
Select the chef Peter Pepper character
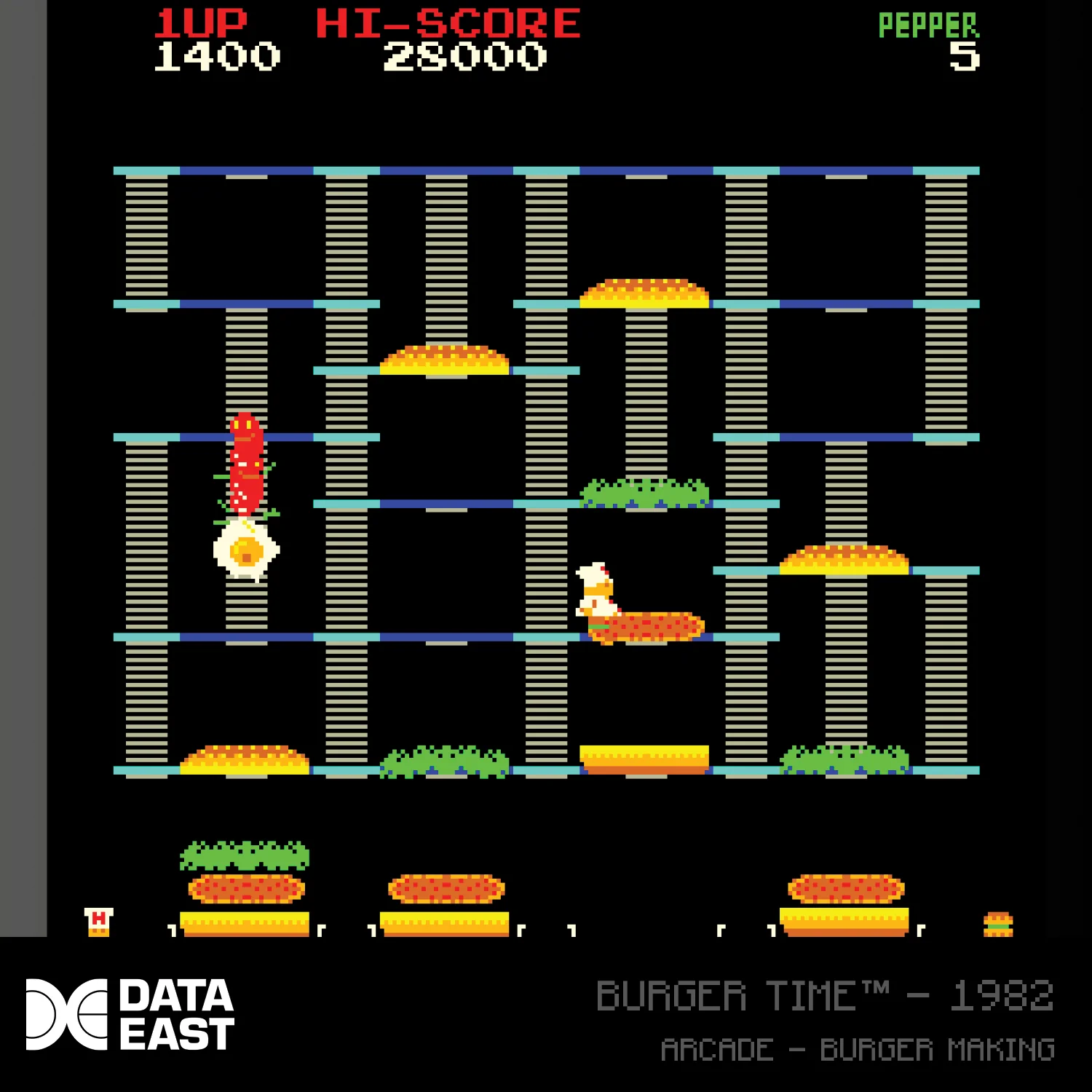coord(597,590)
